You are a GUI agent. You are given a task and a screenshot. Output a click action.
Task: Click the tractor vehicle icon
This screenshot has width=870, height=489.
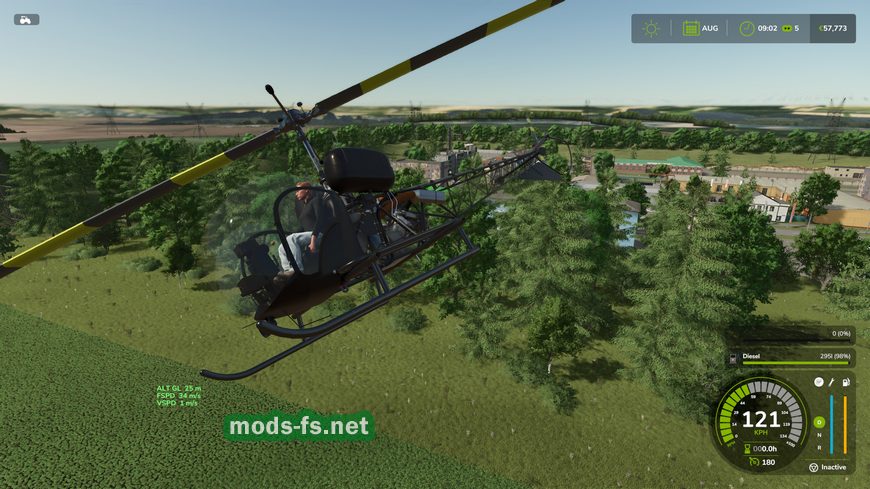click(x=26, y=19)
